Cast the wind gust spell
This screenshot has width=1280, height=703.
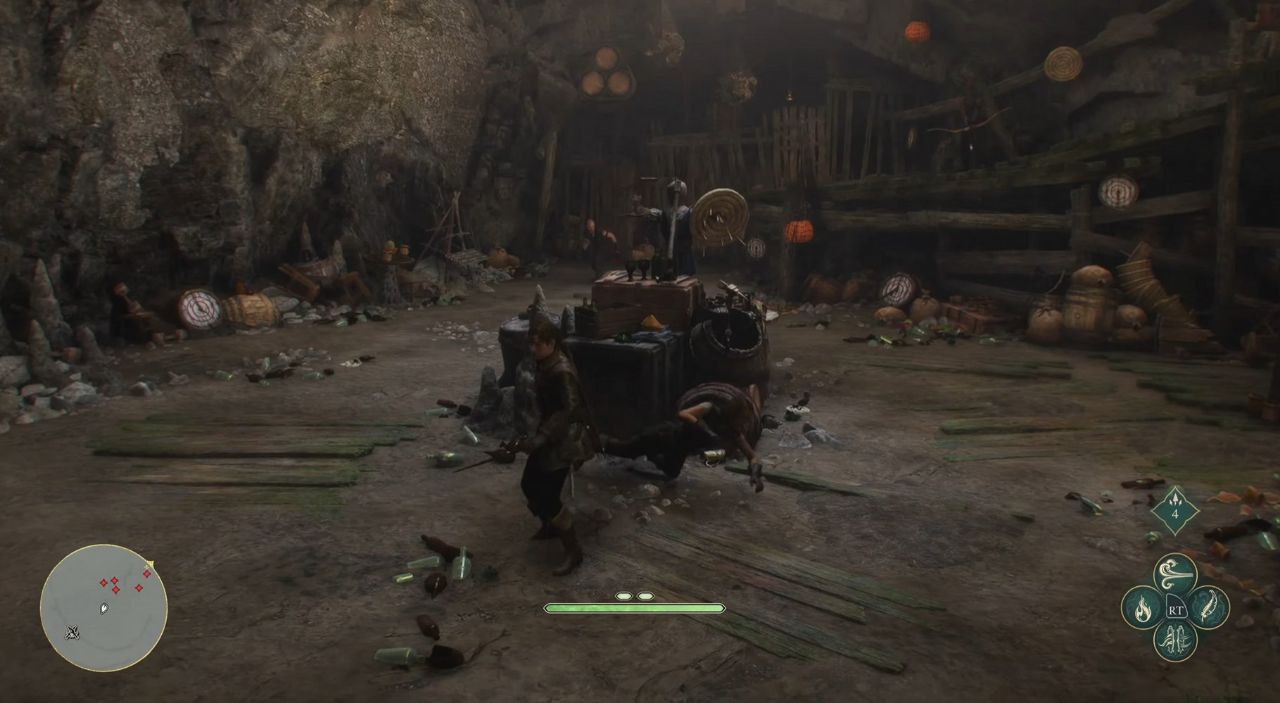[1175, 573]
